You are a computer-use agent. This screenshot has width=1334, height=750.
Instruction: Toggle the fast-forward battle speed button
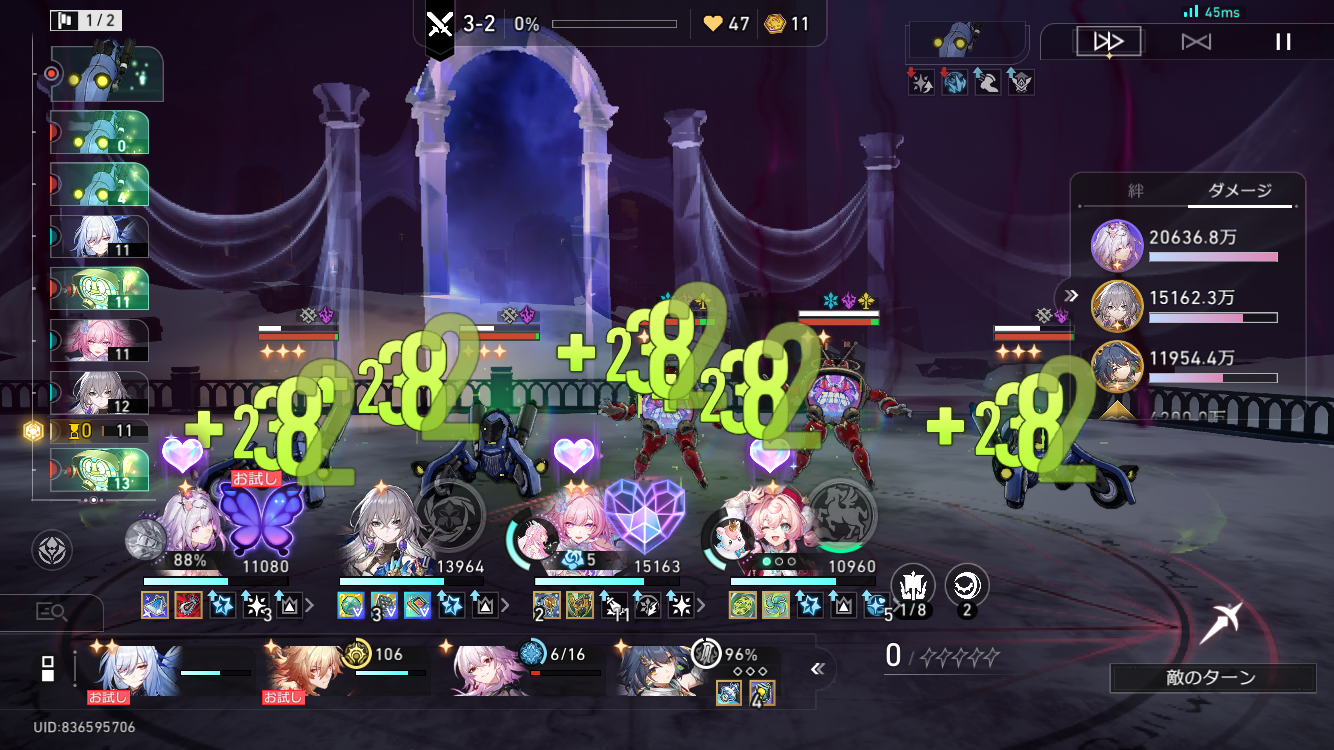[1108, 42]
